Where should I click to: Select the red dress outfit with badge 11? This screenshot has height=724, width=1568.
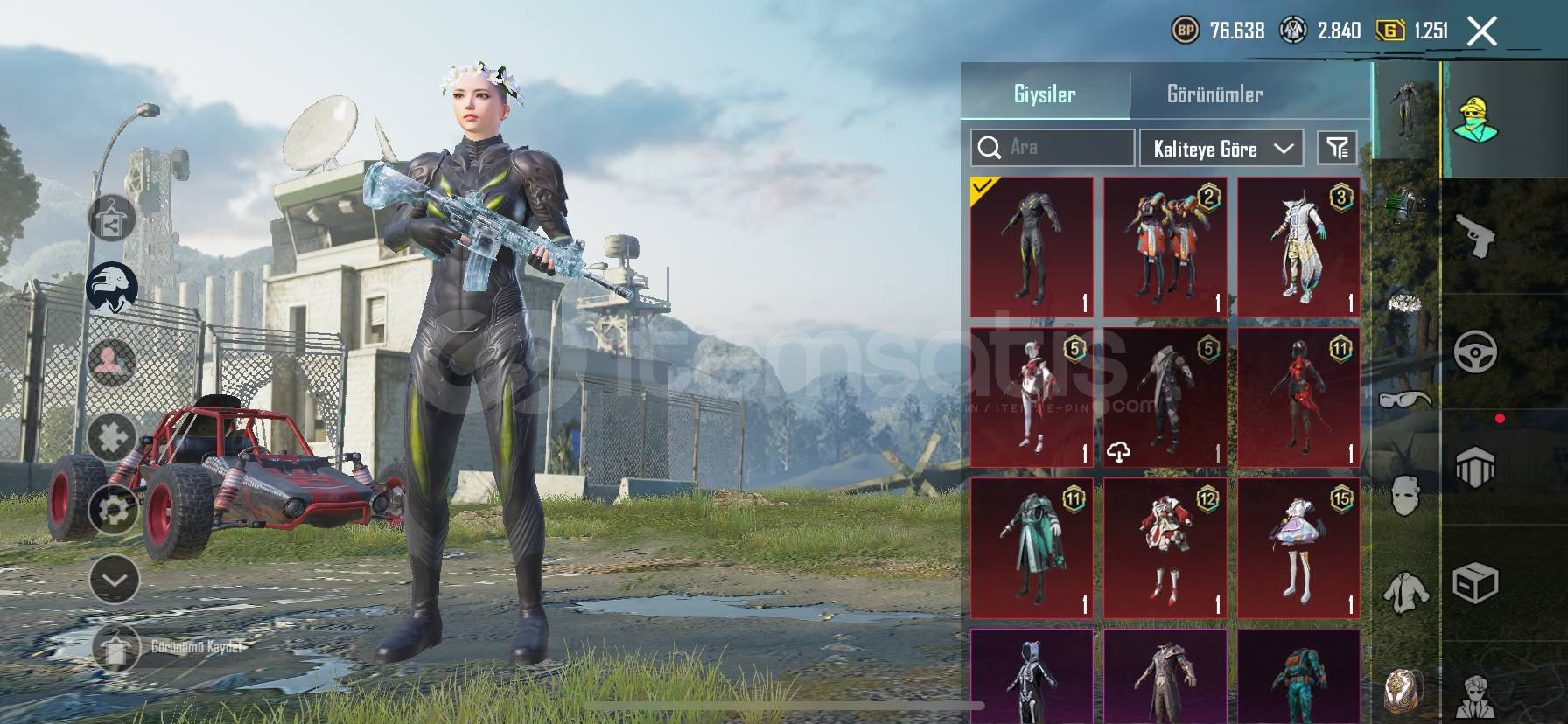[1298, 398]
